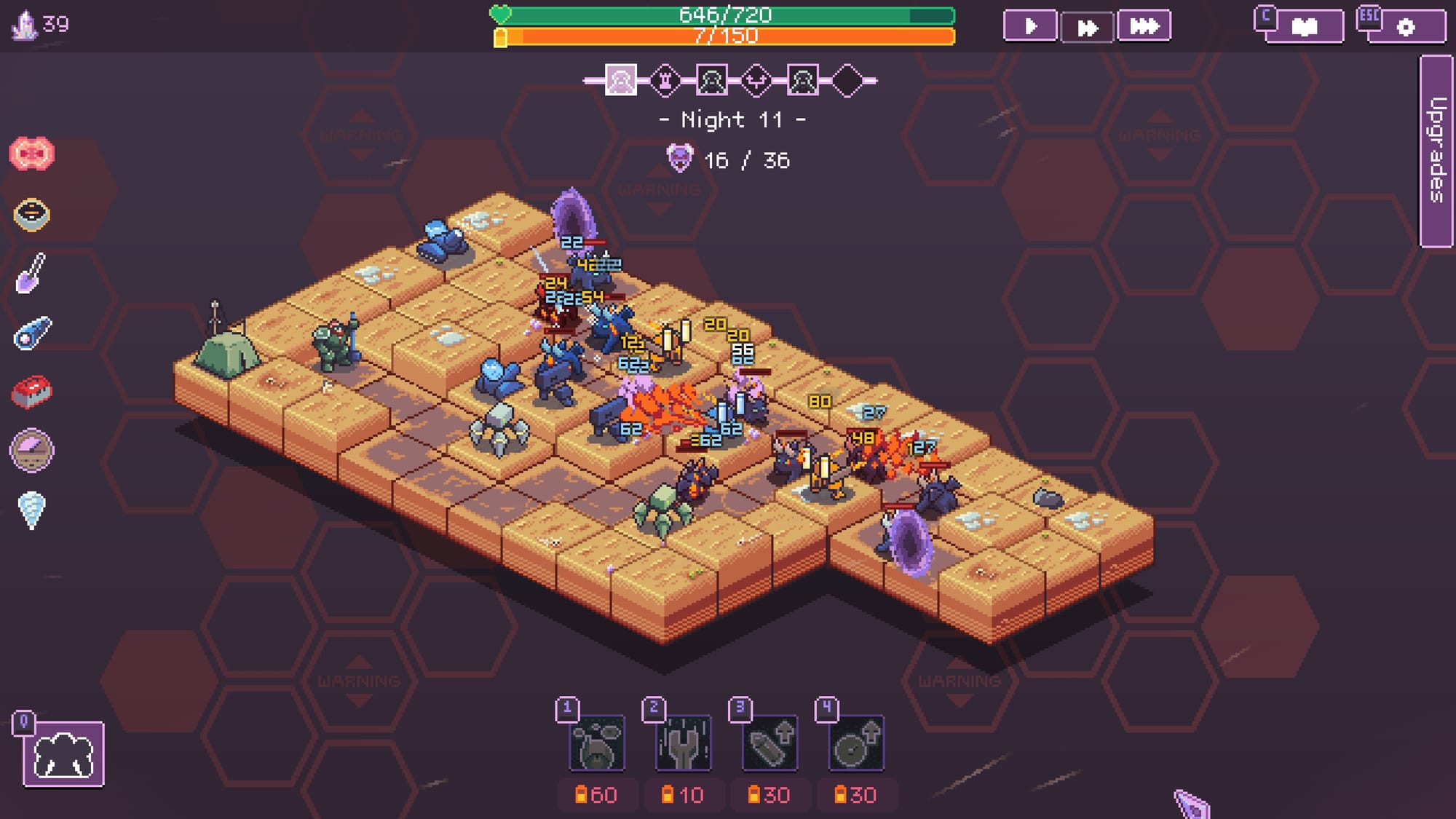Image resolution: width=1456 pixels, height=819 pixels.
Task: Inspect the purple shovel relic icon
Action: [31, 273]
